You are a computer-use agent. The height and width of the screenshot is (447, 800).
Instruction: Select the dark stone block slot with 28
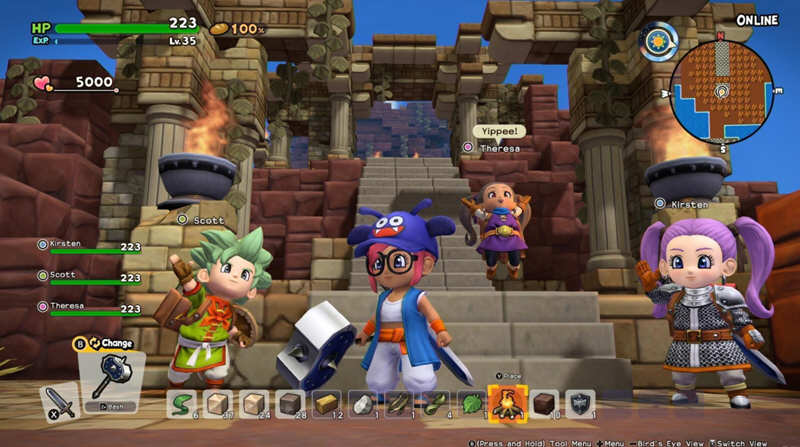coord(289,403)
